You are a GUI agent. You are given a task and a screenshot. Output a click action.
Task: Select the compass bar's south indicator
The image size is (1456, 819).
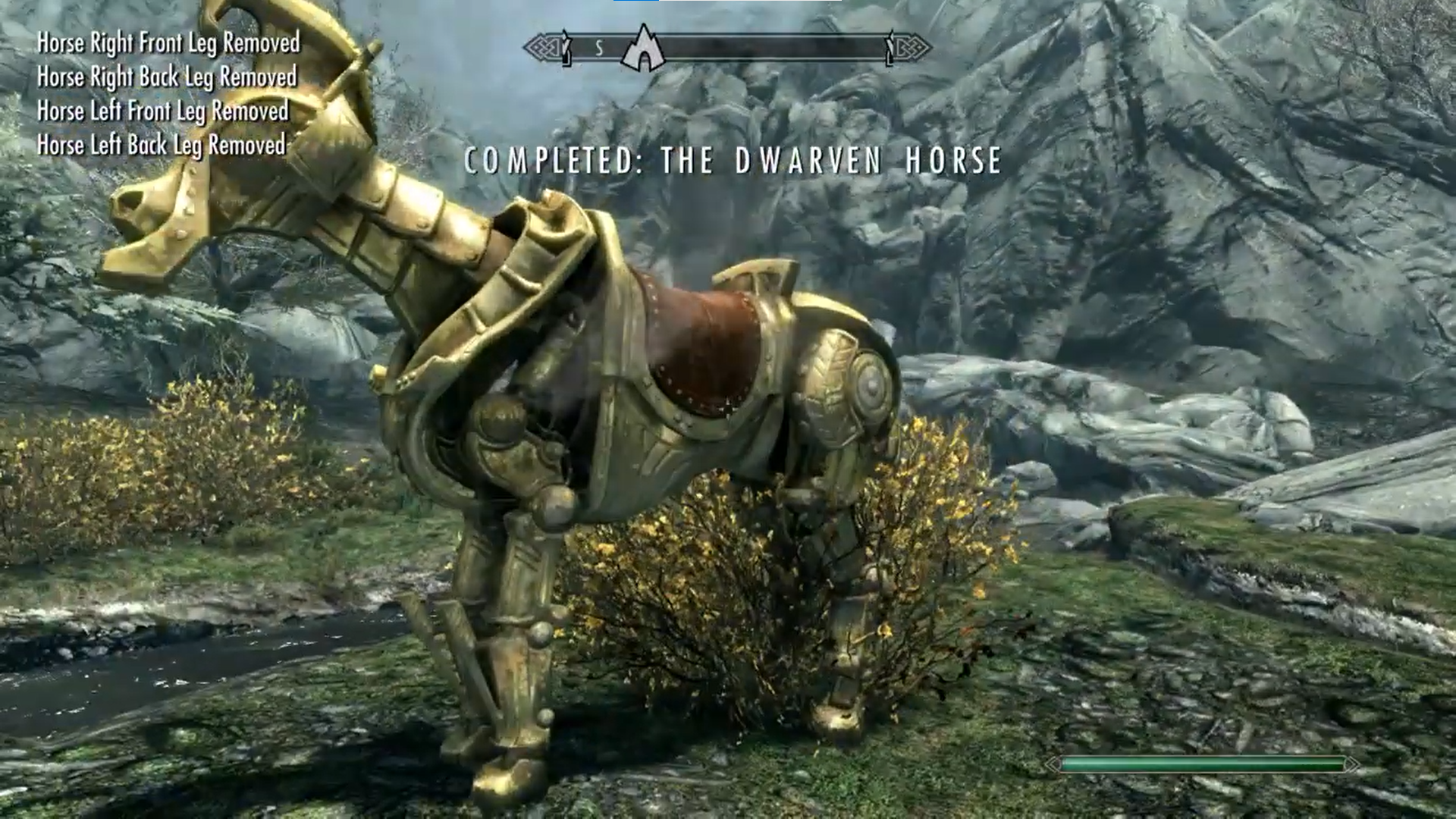599,49
